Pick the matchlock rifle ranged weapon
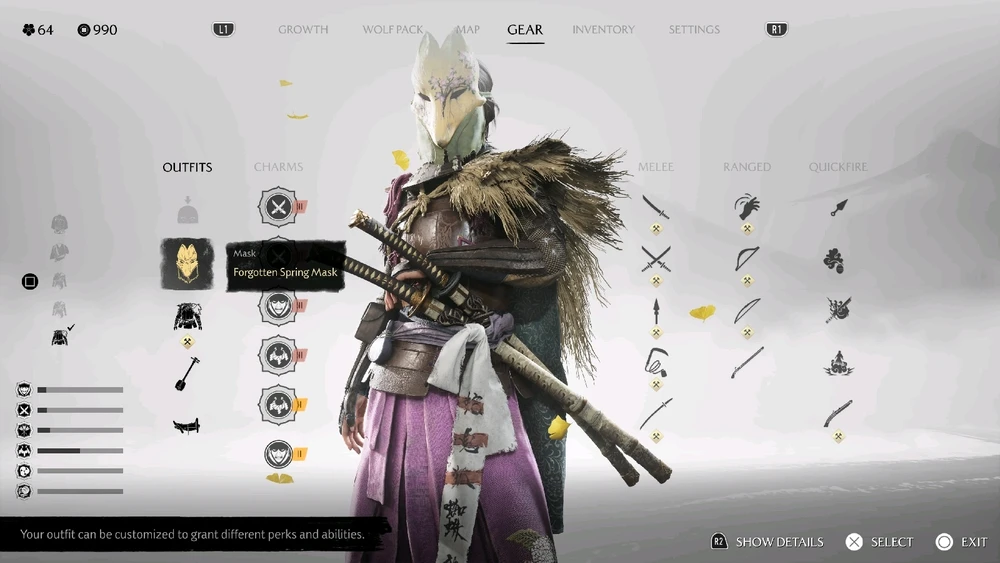This screenshot has height=563, width=1000. tap(746, 362)
